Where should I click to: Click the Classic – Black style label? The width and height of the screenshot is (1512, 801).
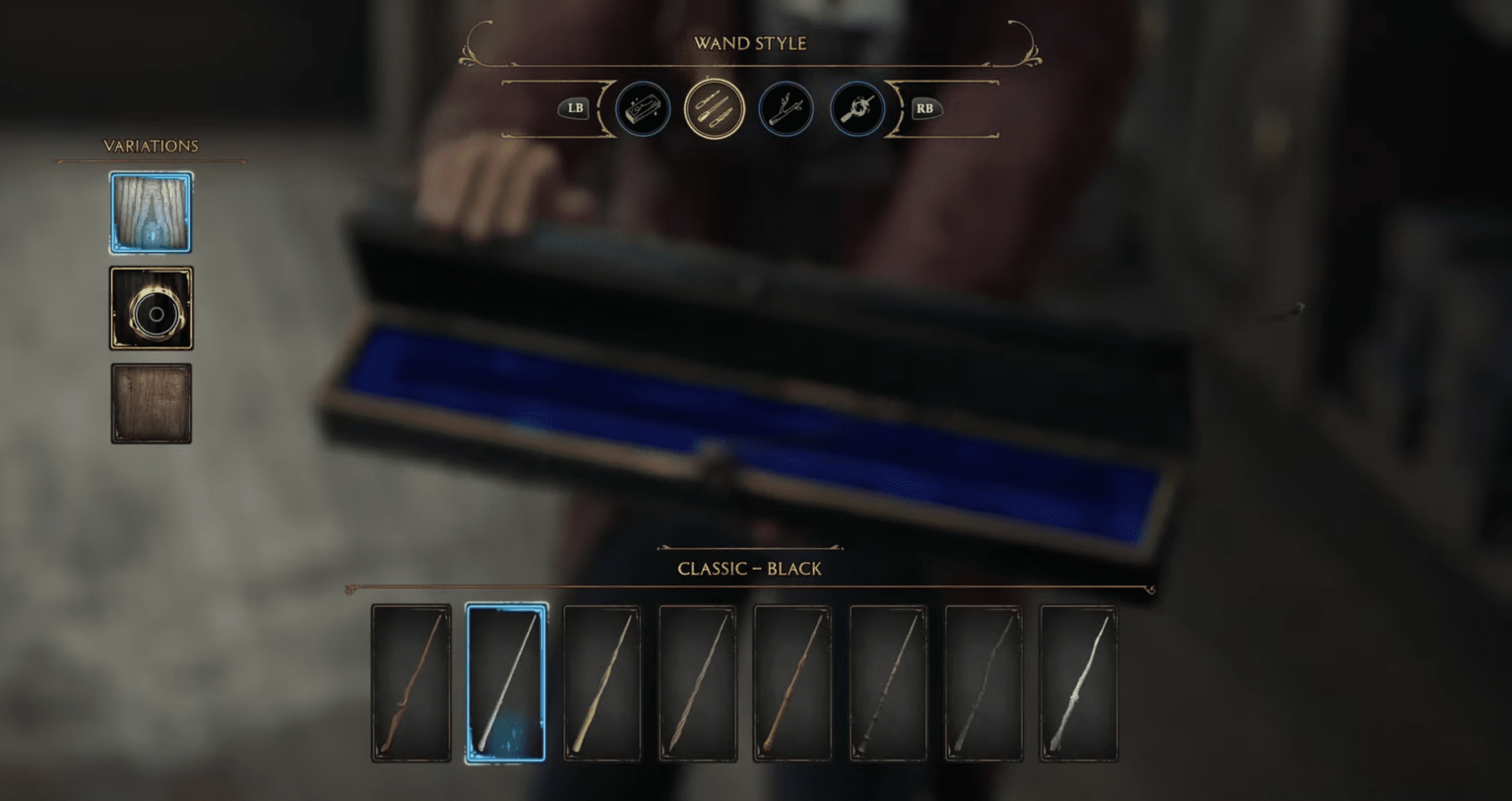(749, 569)
